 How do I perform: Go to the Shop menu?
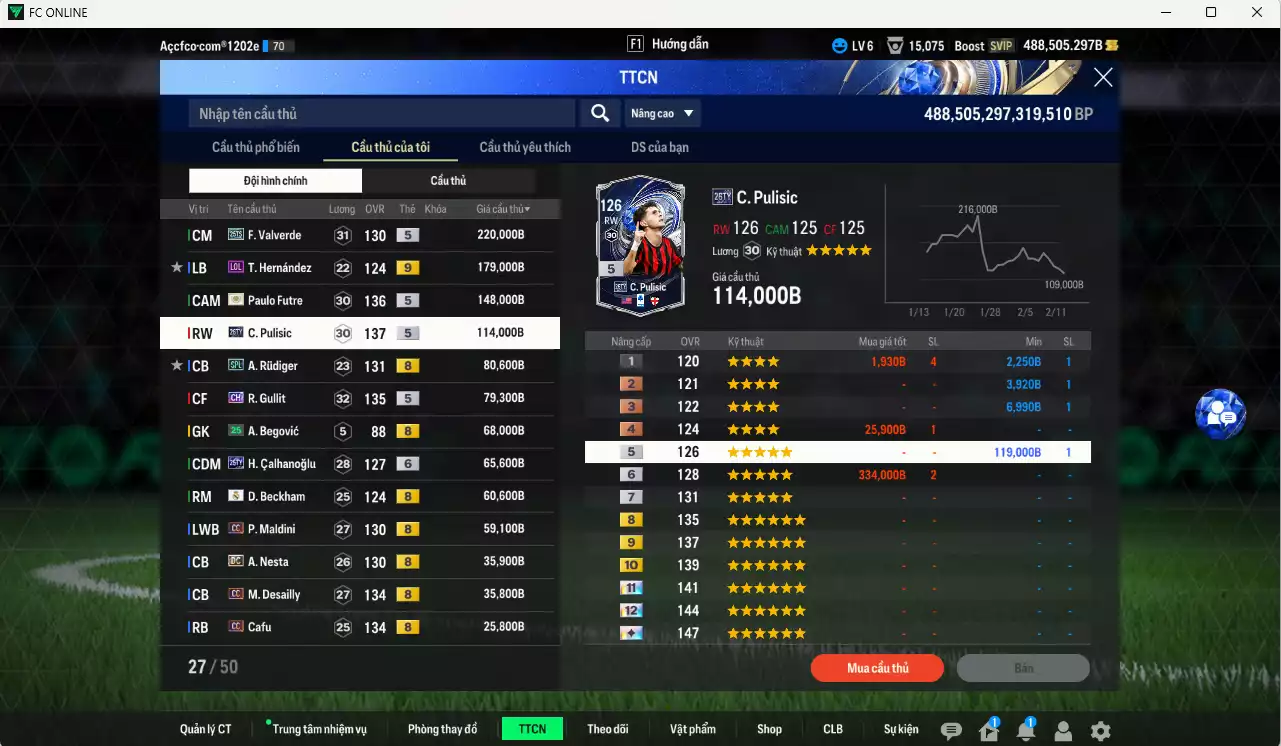(x=769, y=729)
